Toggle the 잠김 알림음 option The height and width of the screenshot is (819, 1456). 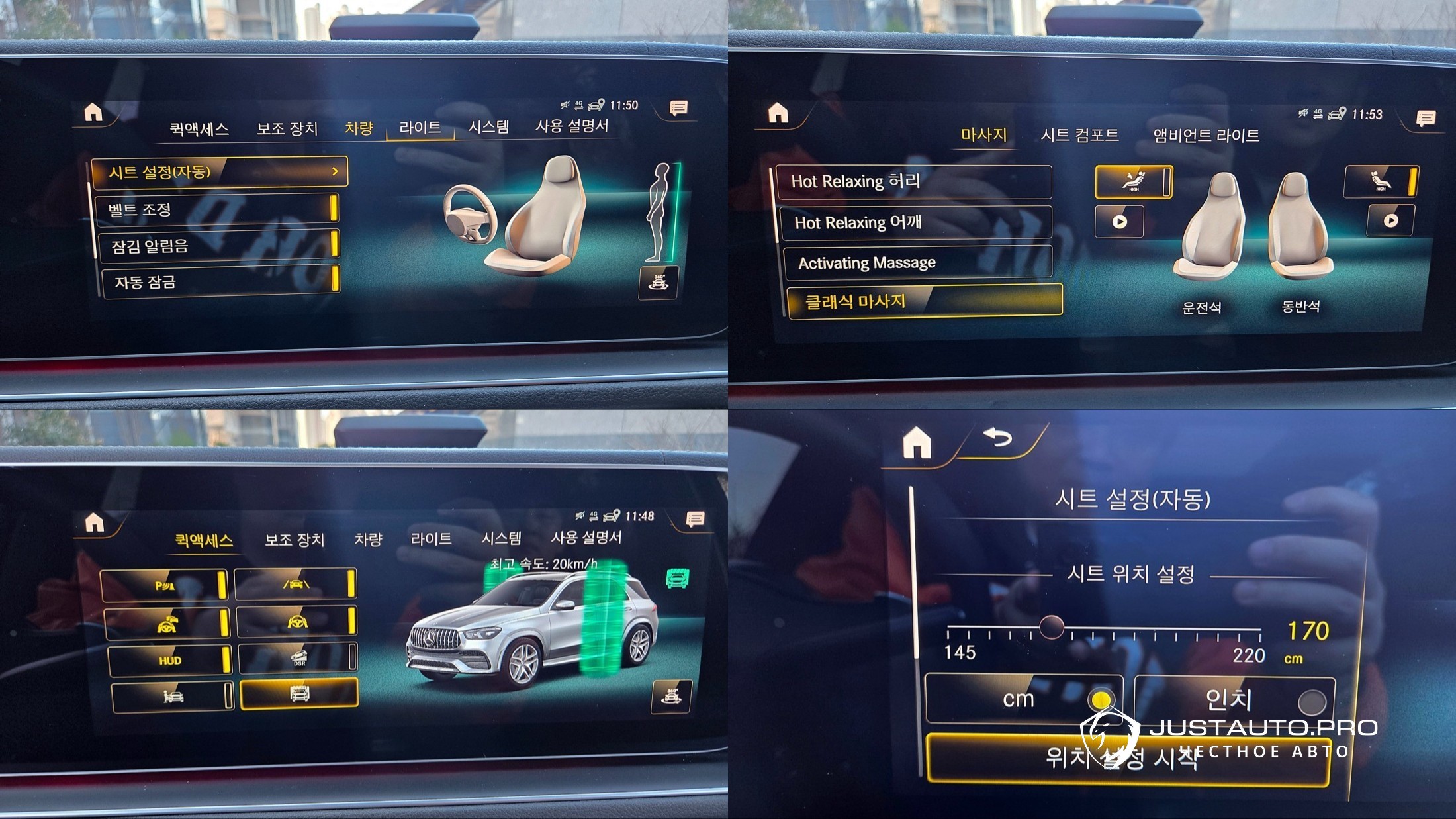pyautogui.click(x=217, y=246)
